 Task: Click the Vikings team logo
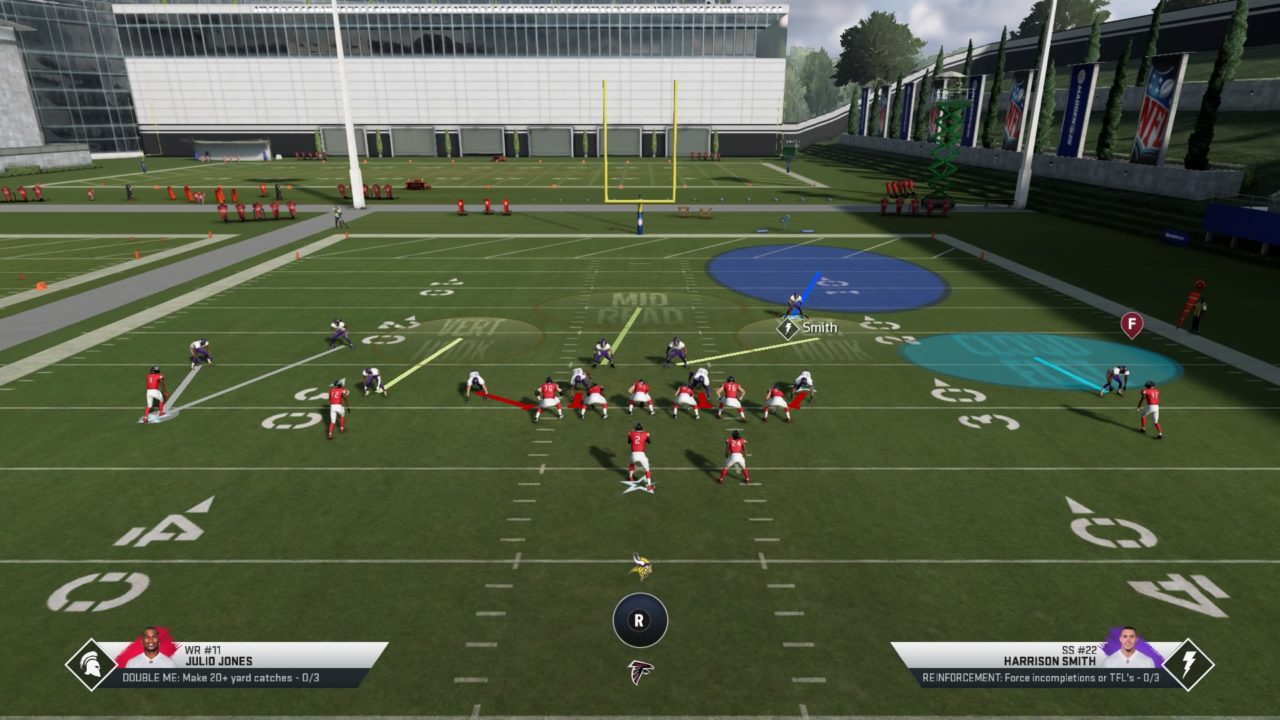[x=640, y=567]
